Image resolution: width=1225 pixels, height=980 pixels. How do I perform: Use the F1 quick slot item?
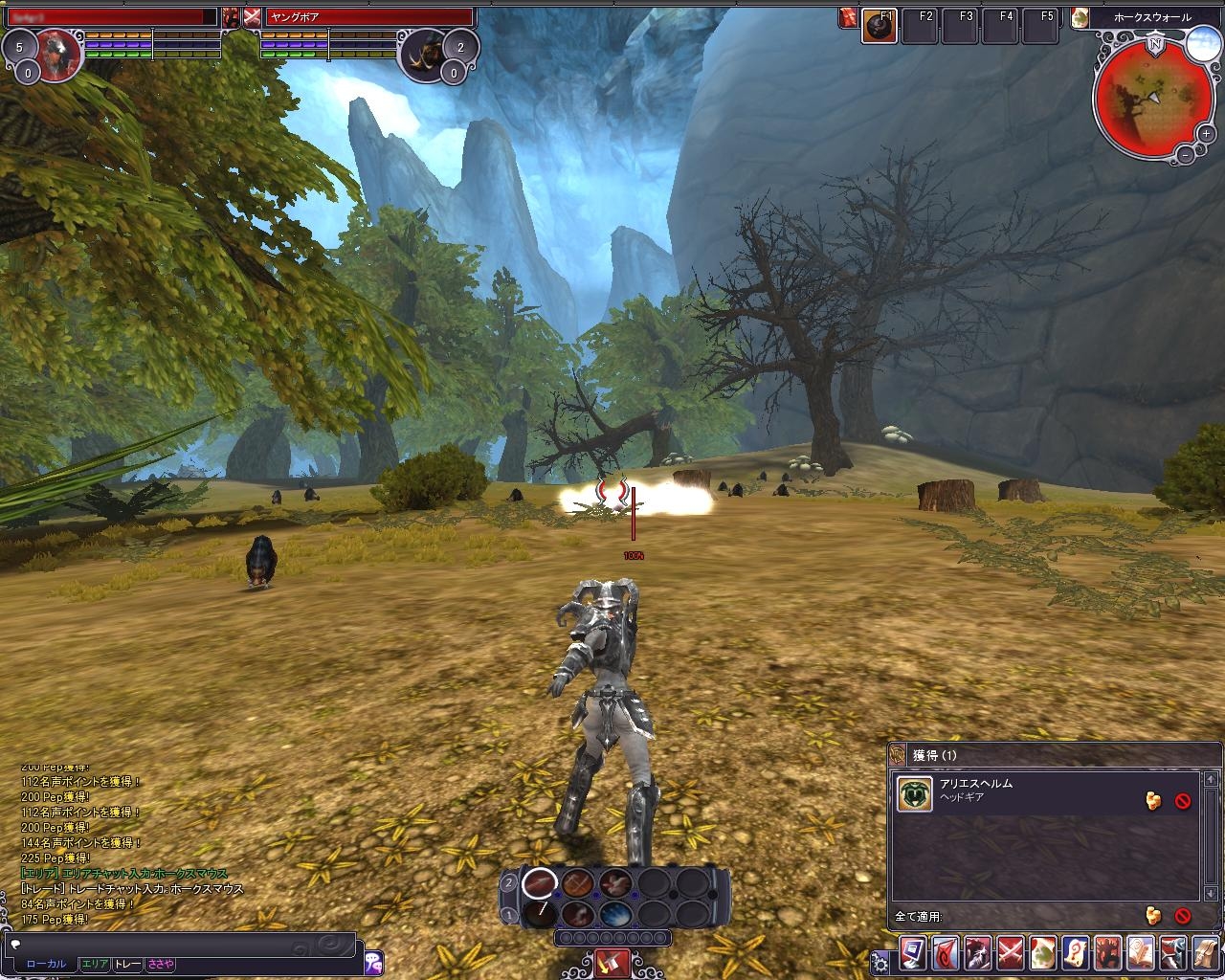coord(880,27)
